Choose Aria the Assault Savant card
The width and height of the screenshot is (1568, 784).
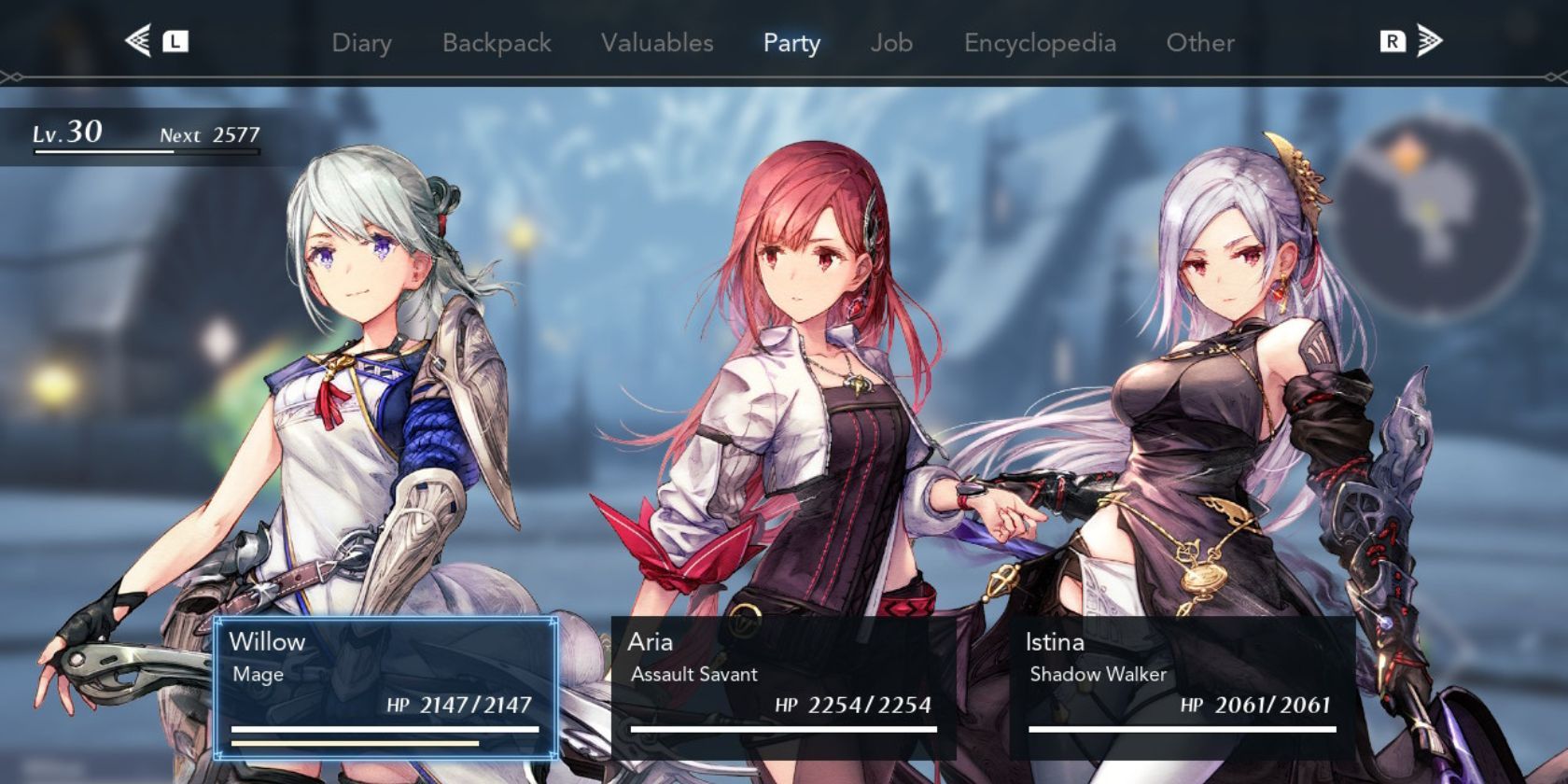pyautogui.click(x=783, y=687)
